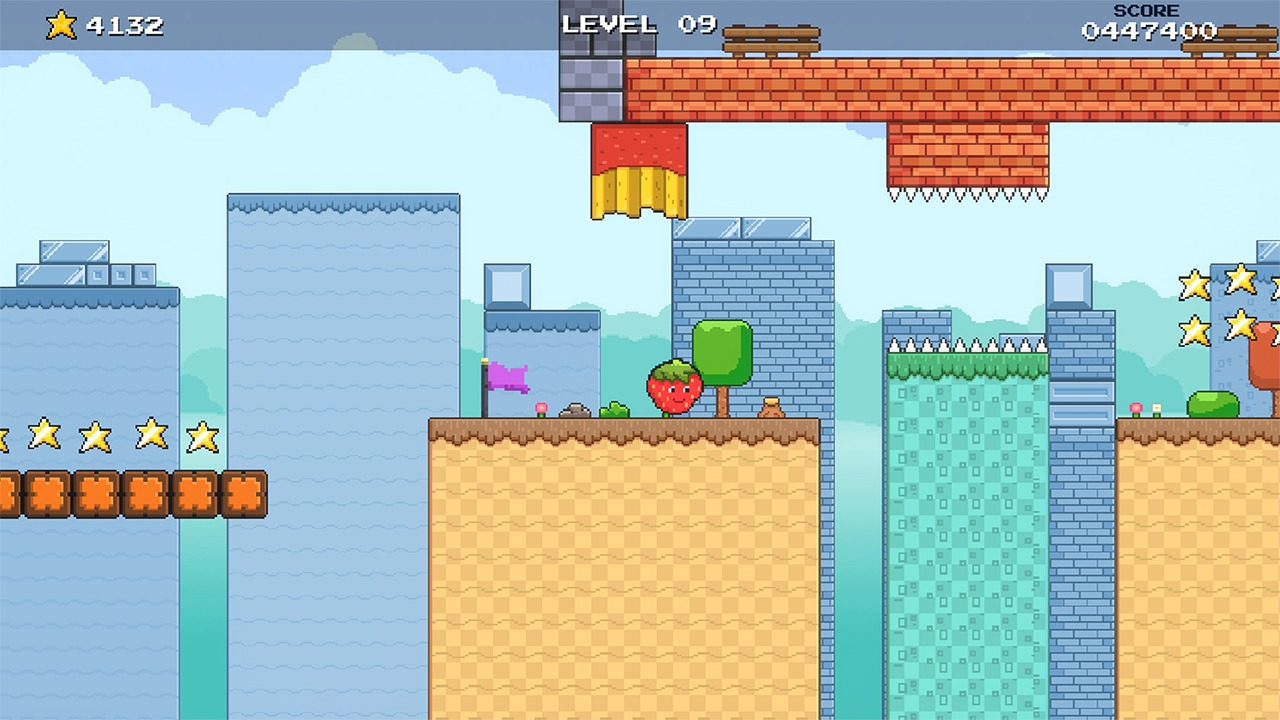This screenshot has width=1280, height=720.
Task: Click the pink flower near the purple flag
Action: [x=540, y=409]
